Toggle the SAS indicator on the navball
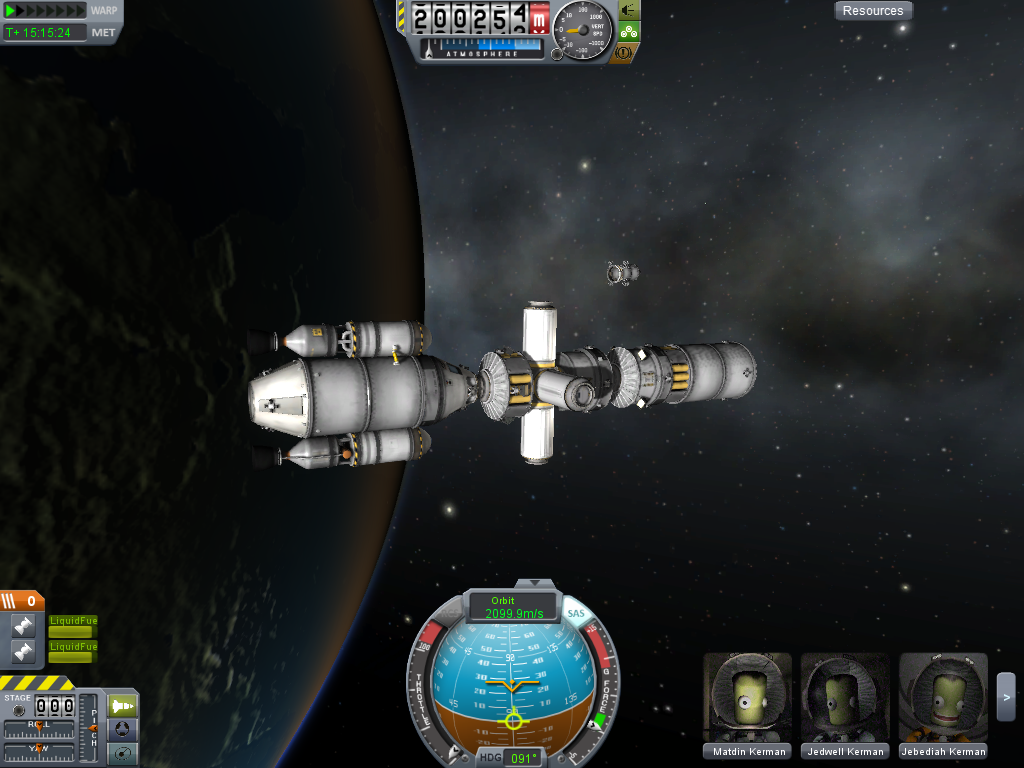 click(x=576, y=613)
